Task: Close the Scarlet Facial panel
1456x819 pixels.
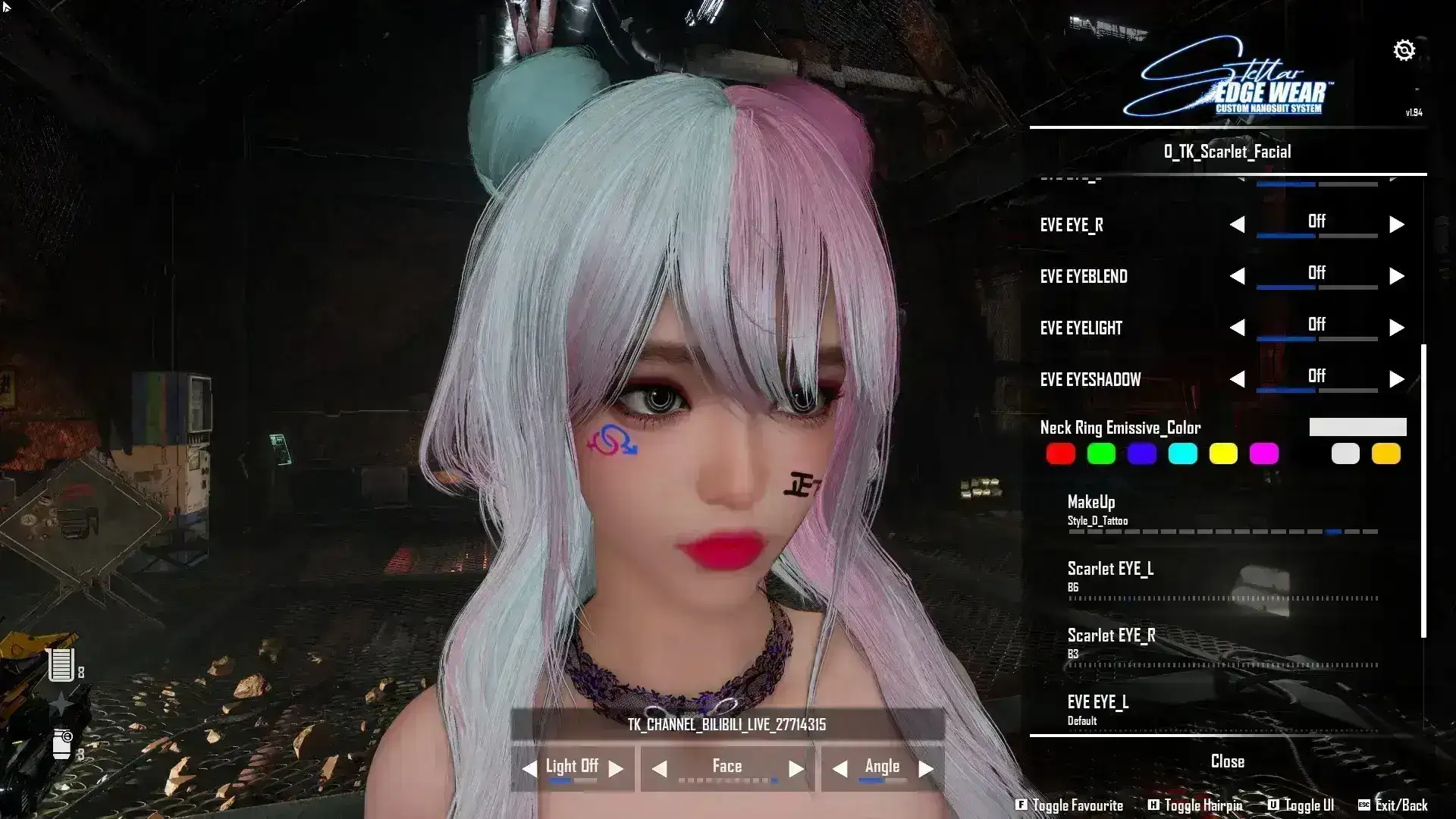Action: [1227, 761]
